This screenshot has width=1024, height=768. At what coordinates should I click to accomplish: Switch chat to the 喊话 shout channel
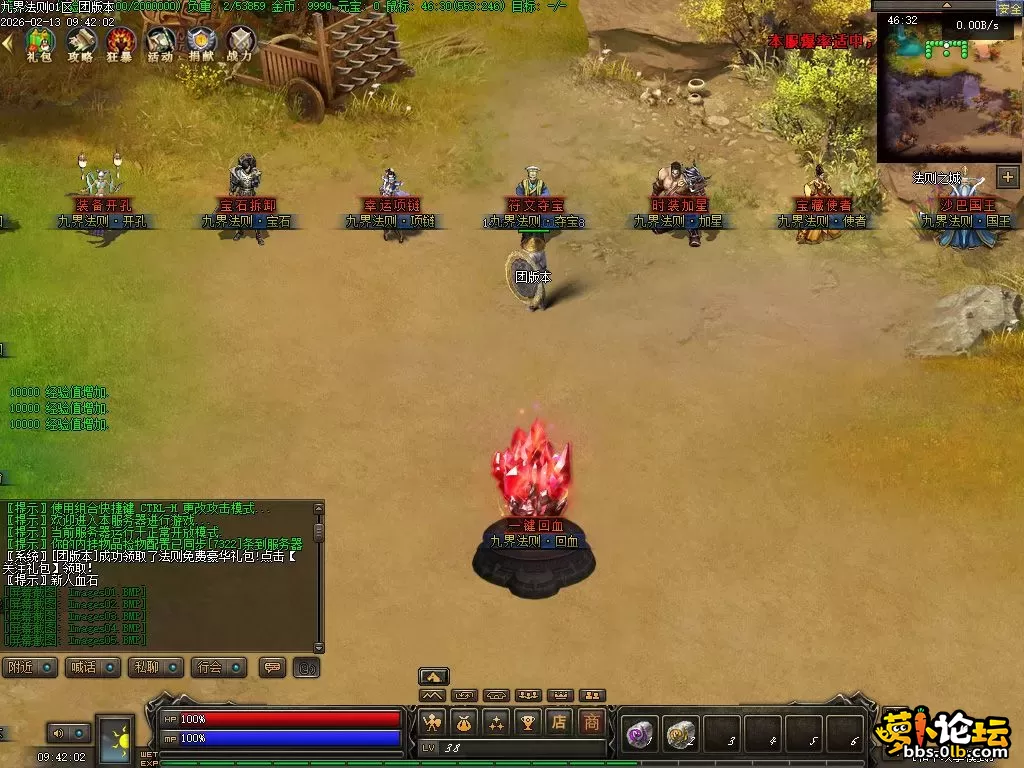pos(92,667)
